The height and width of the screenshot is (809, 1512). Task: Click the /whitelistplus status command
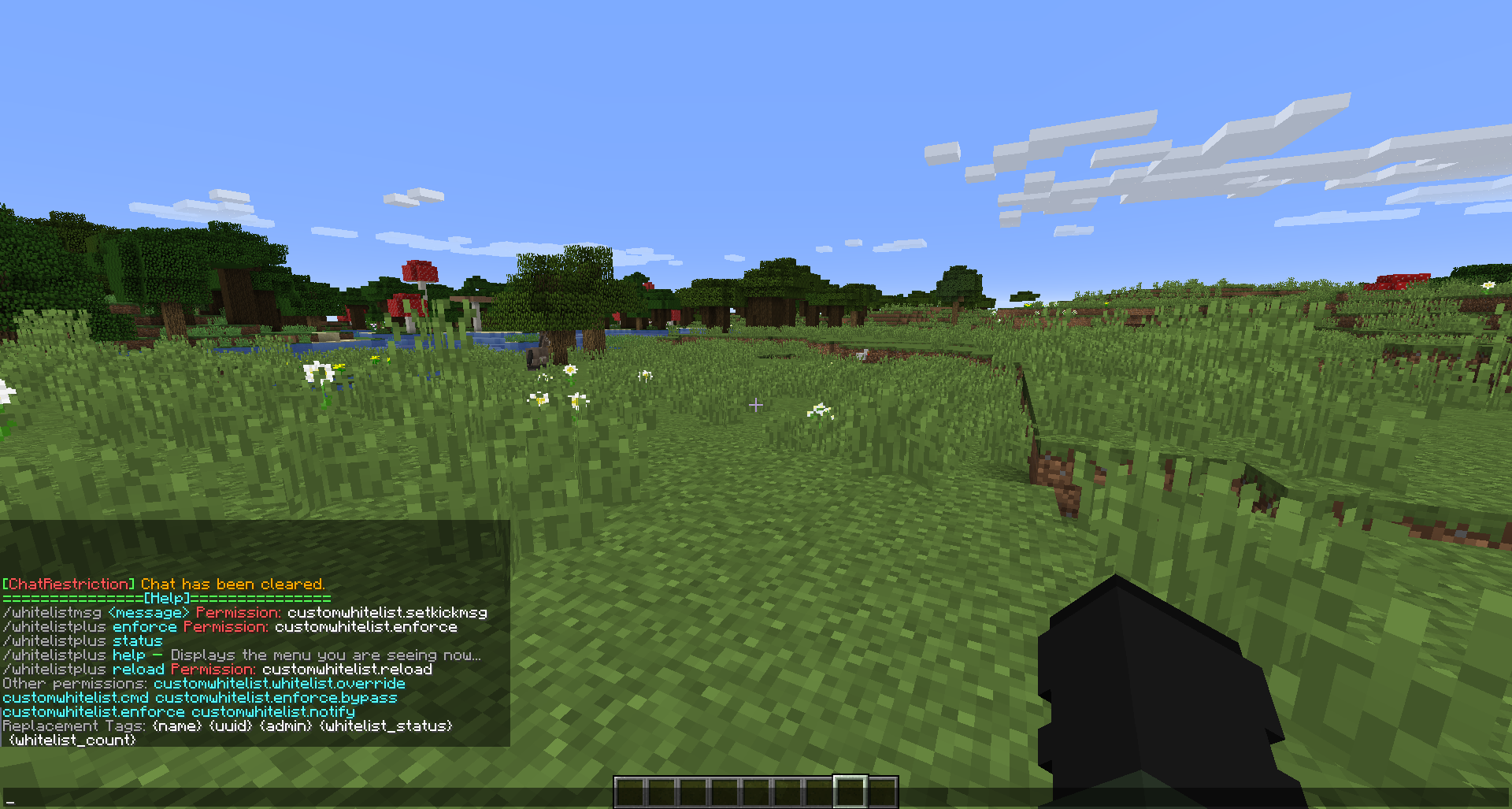[83, 640]
